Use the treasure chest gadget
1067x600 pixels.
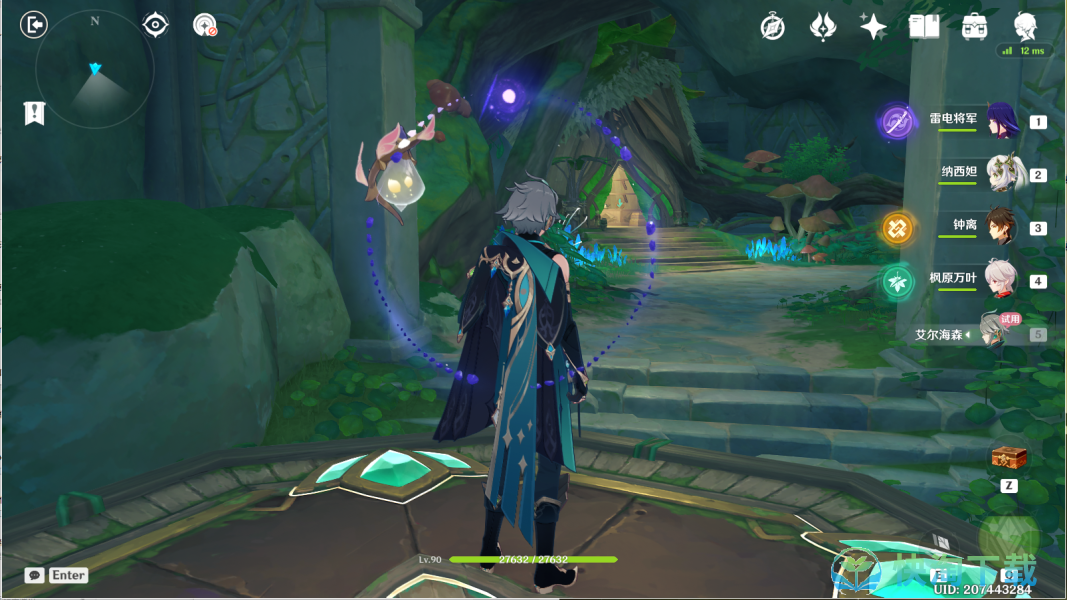click(1009, 458)
